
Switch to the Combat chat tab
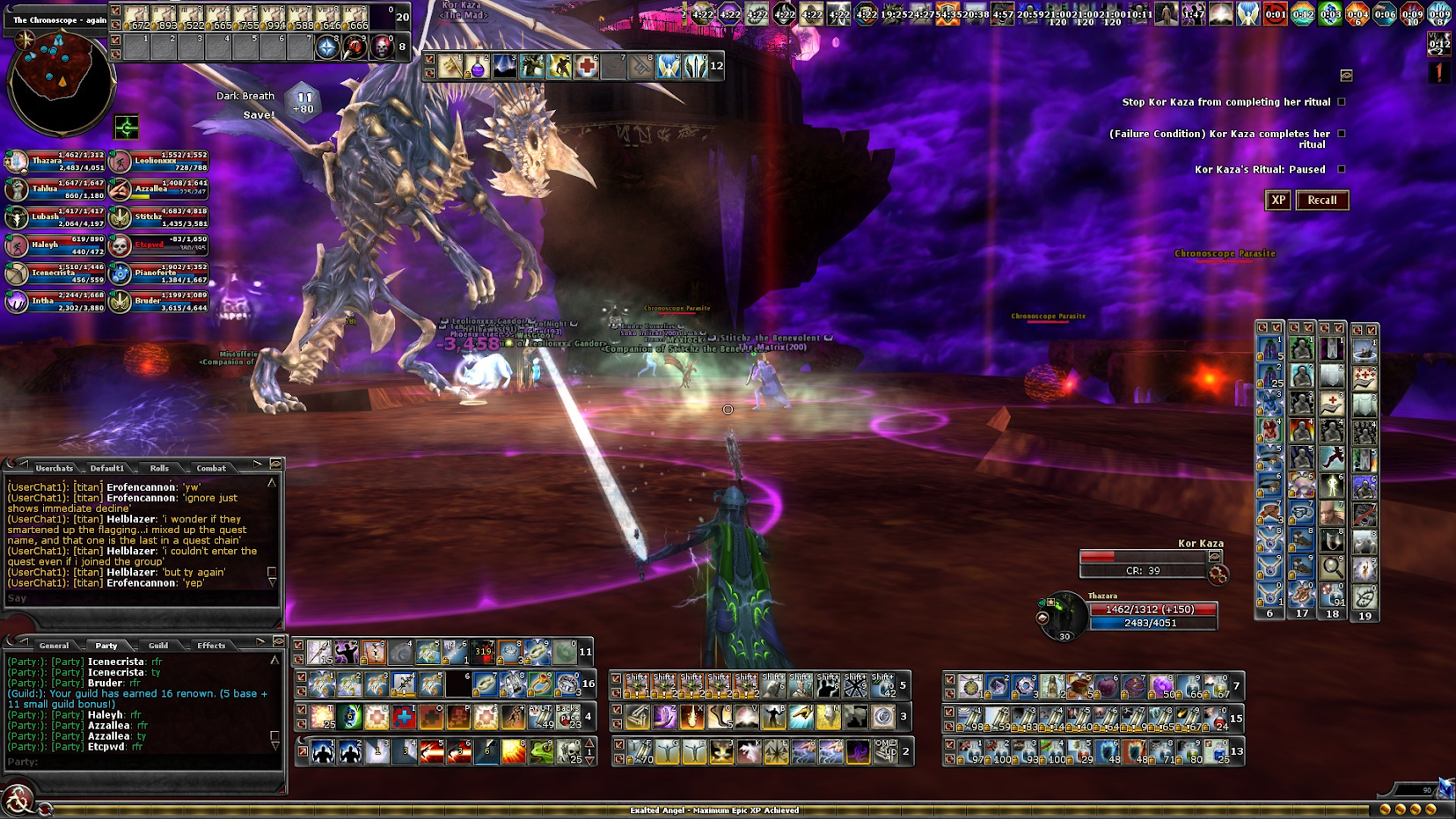[211, 468]
